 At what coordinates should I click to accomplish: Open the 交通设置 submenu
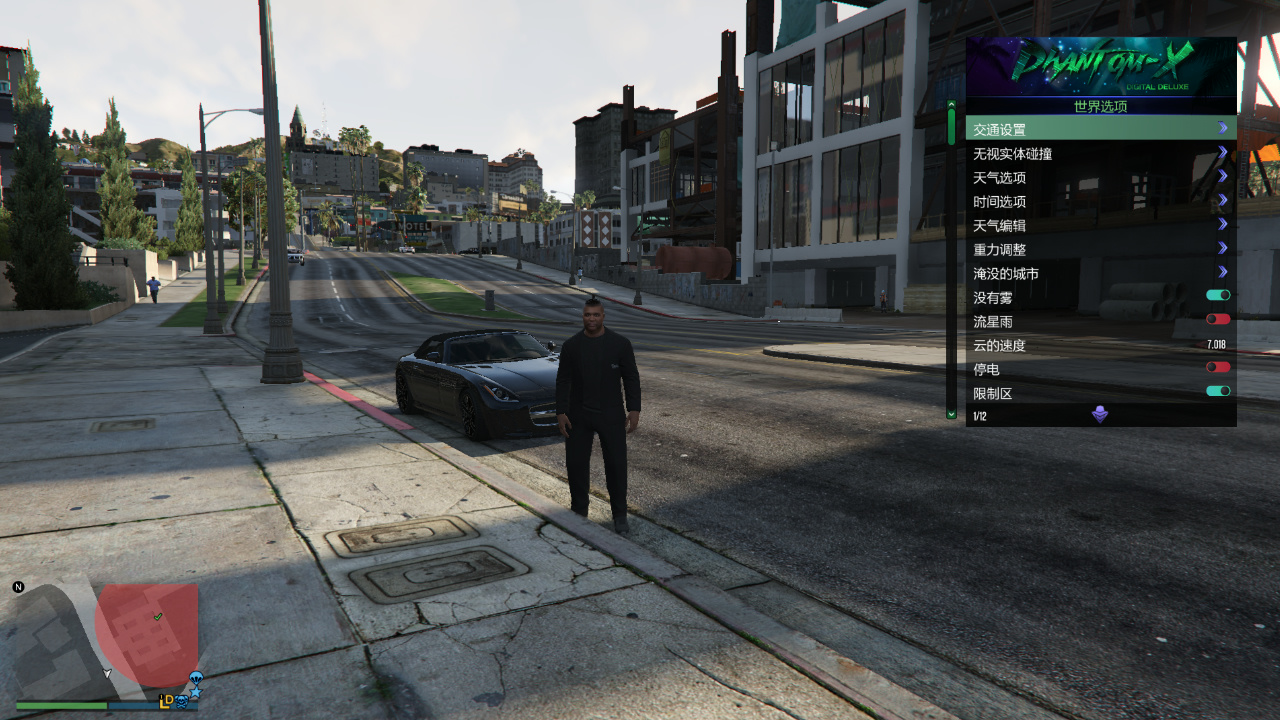(x=1100, y=129)
